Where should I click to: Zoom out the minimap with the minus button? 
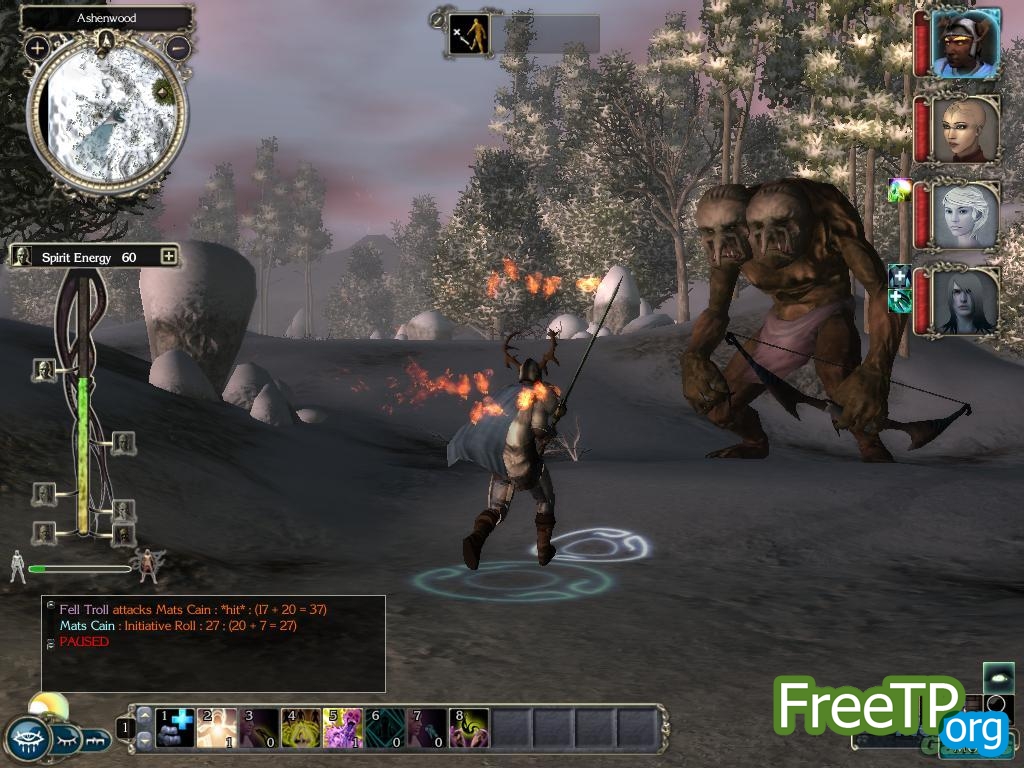tap(178, 47)
